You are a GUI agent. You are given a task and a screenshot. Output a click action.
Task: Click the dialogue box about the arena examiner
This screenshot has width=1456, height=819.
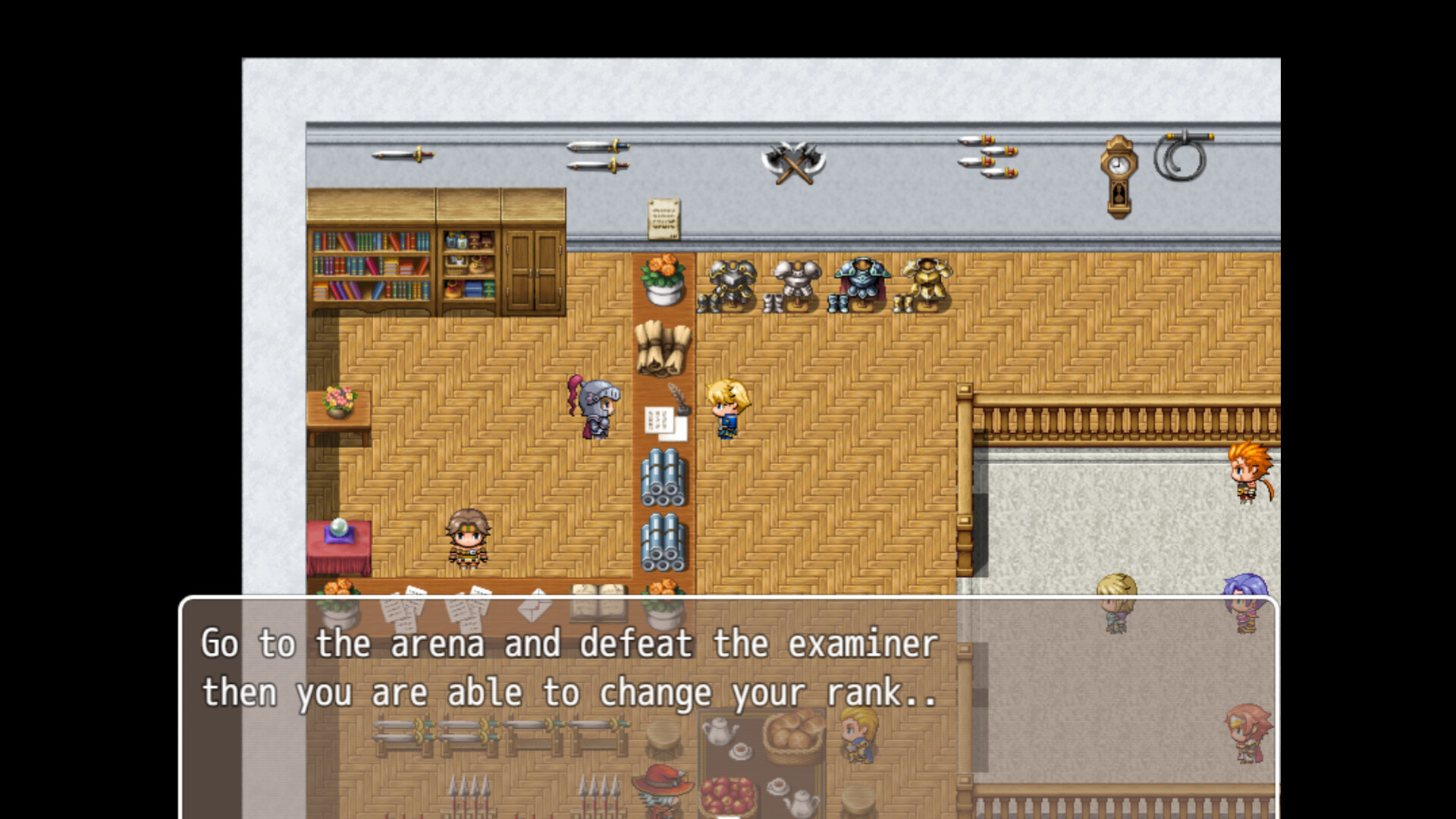coord(567,667)
